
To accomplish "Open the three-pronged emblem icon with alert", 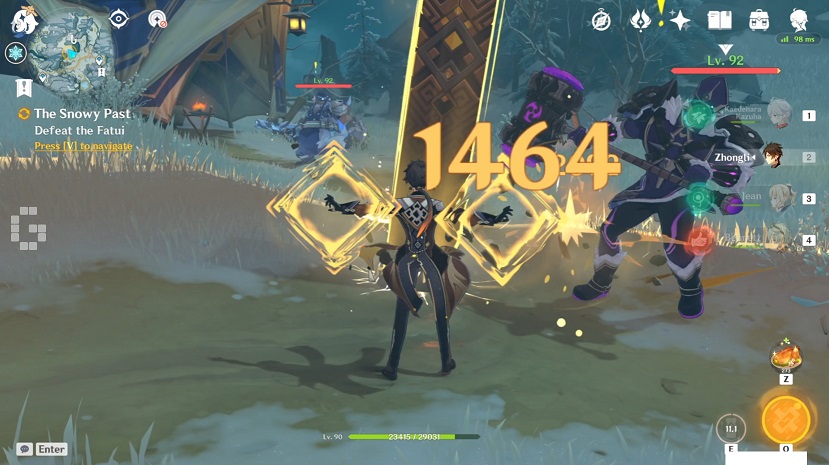I will (641, 20).
